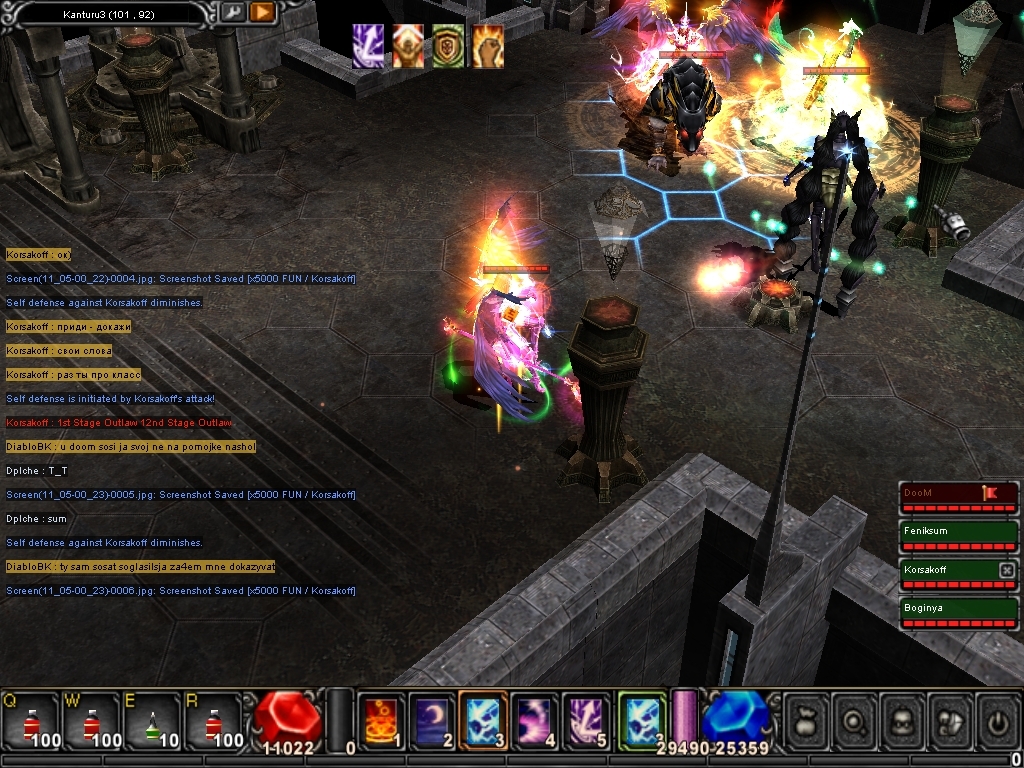The image size is (1024, 768).
Task: Click the orange play arrow button
Action: [262, 13]
